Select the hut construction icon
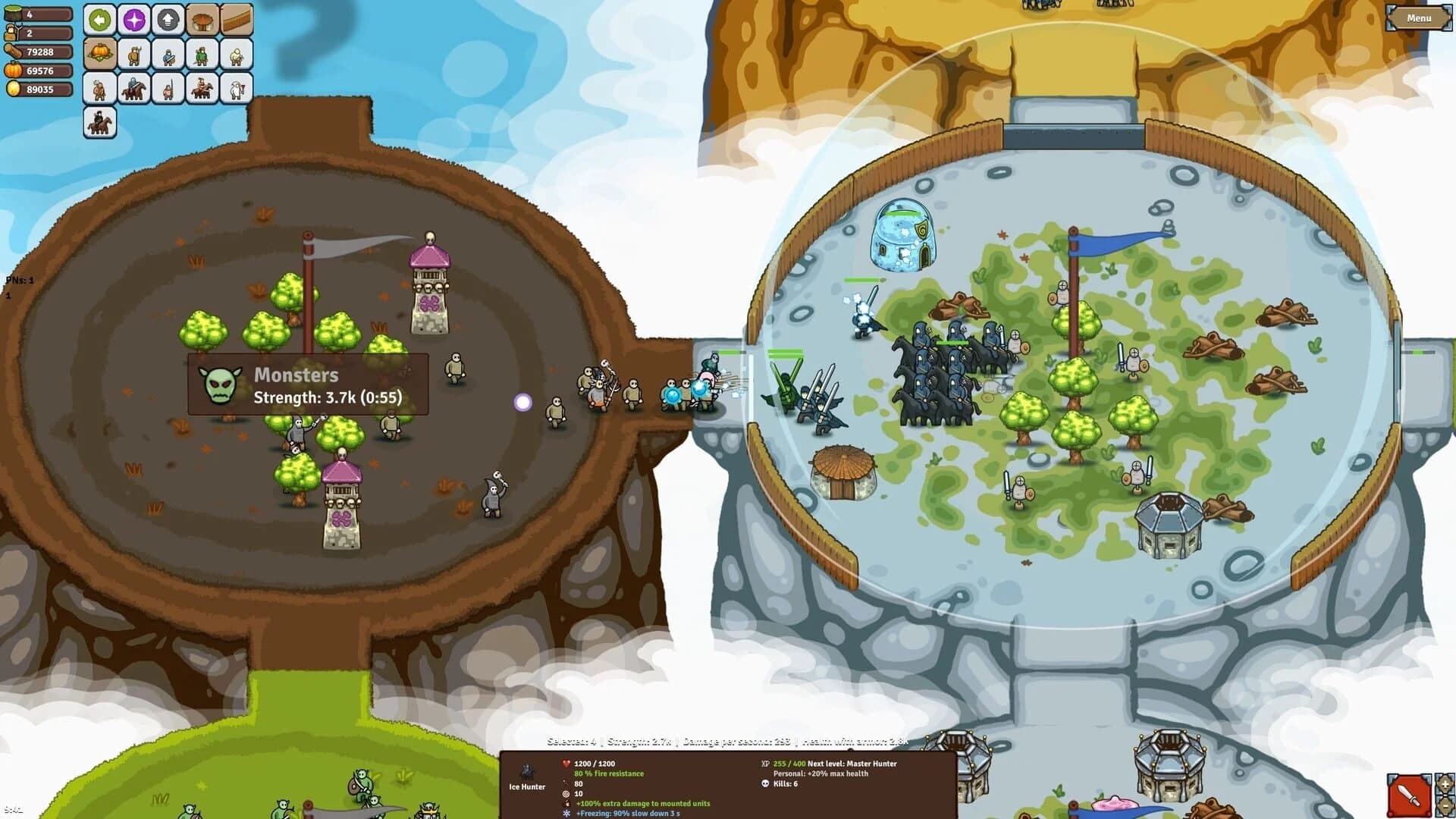Viewport: 1456px width, 819px height. point(202,20)
